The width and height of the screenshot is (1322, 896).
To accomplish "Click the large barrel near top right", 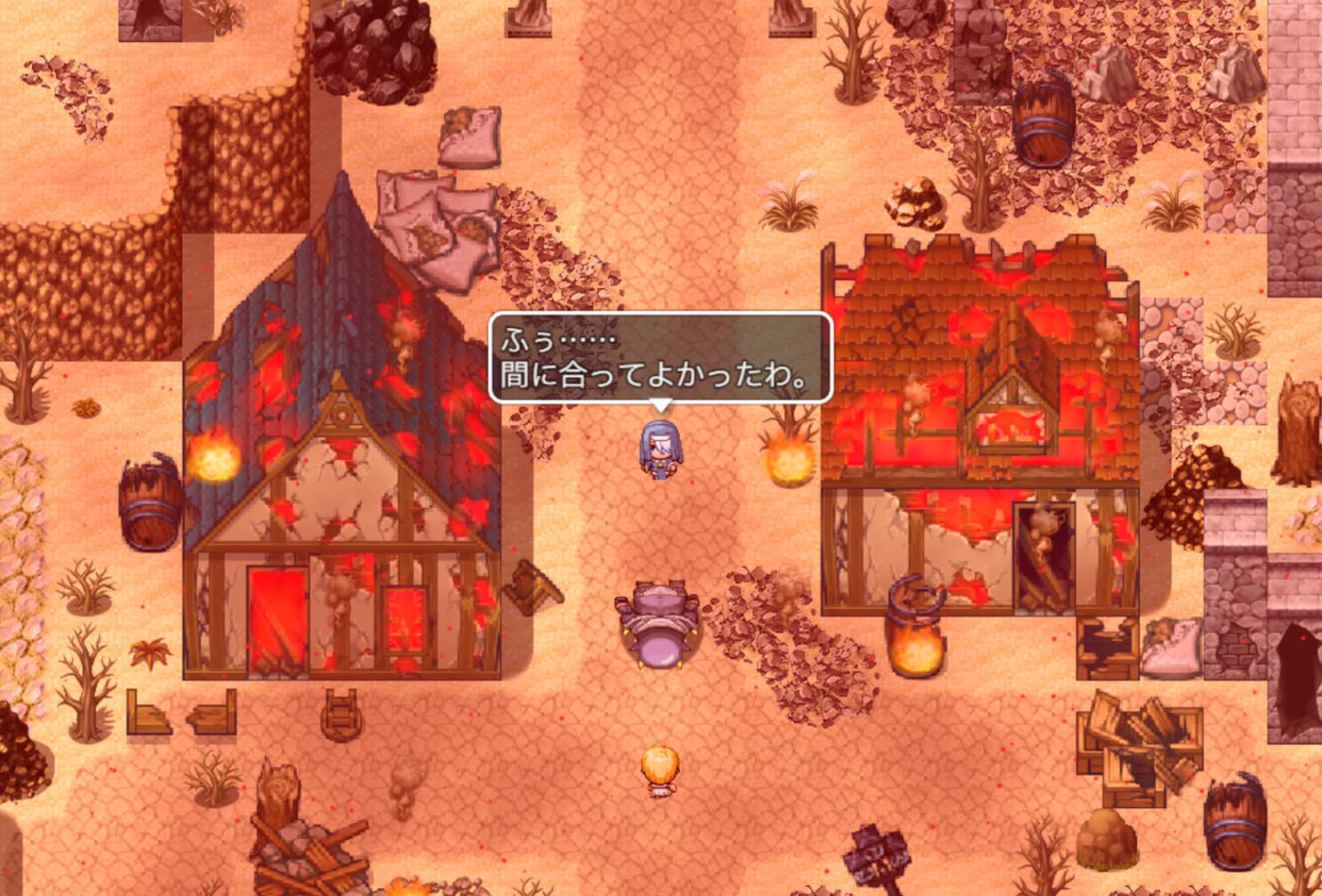I will click(1046, 119).
